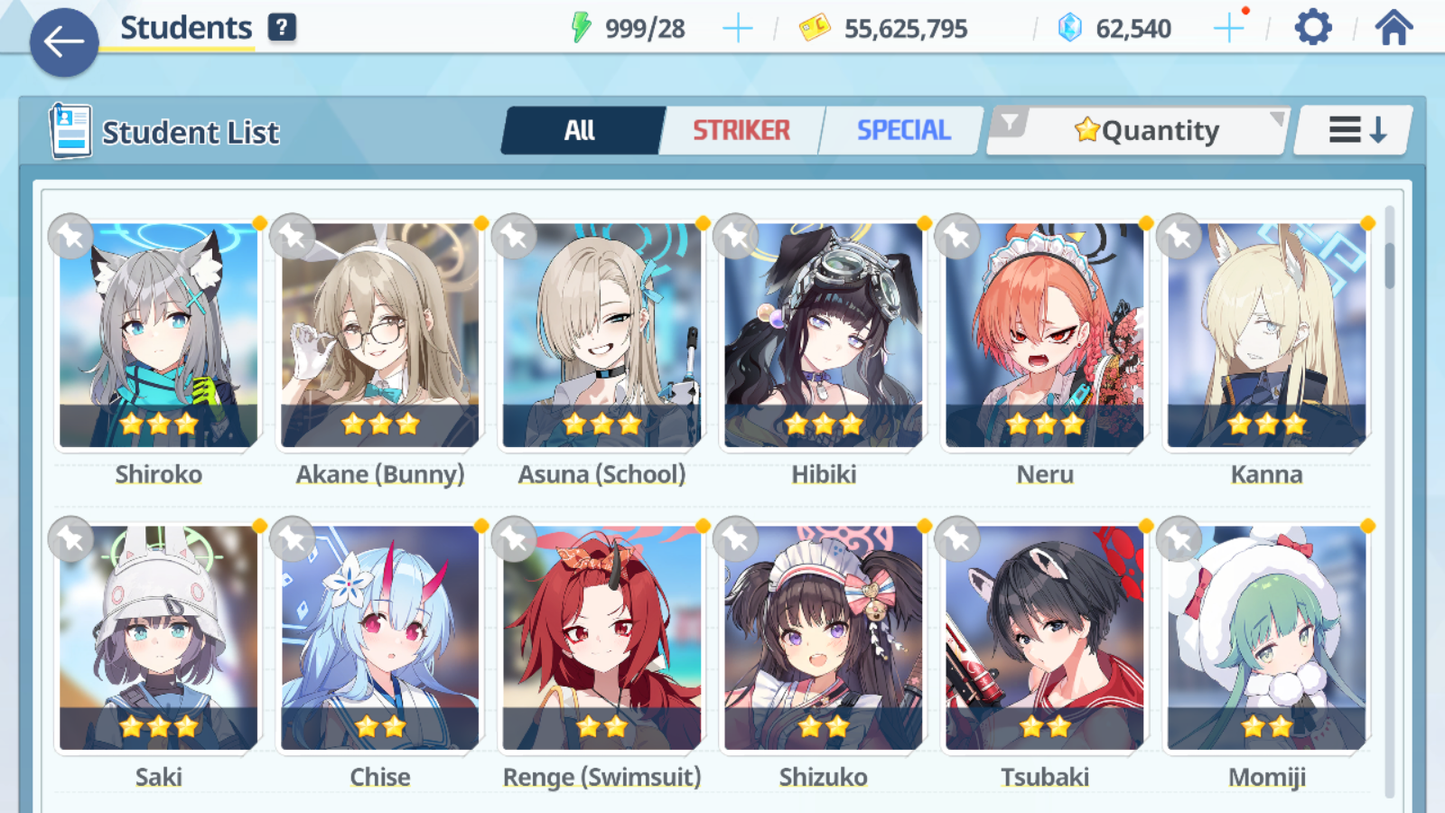The width and height of the screenshot is (1445, 813).
Task: Open the game settings gear
Action: point(1312,27)
